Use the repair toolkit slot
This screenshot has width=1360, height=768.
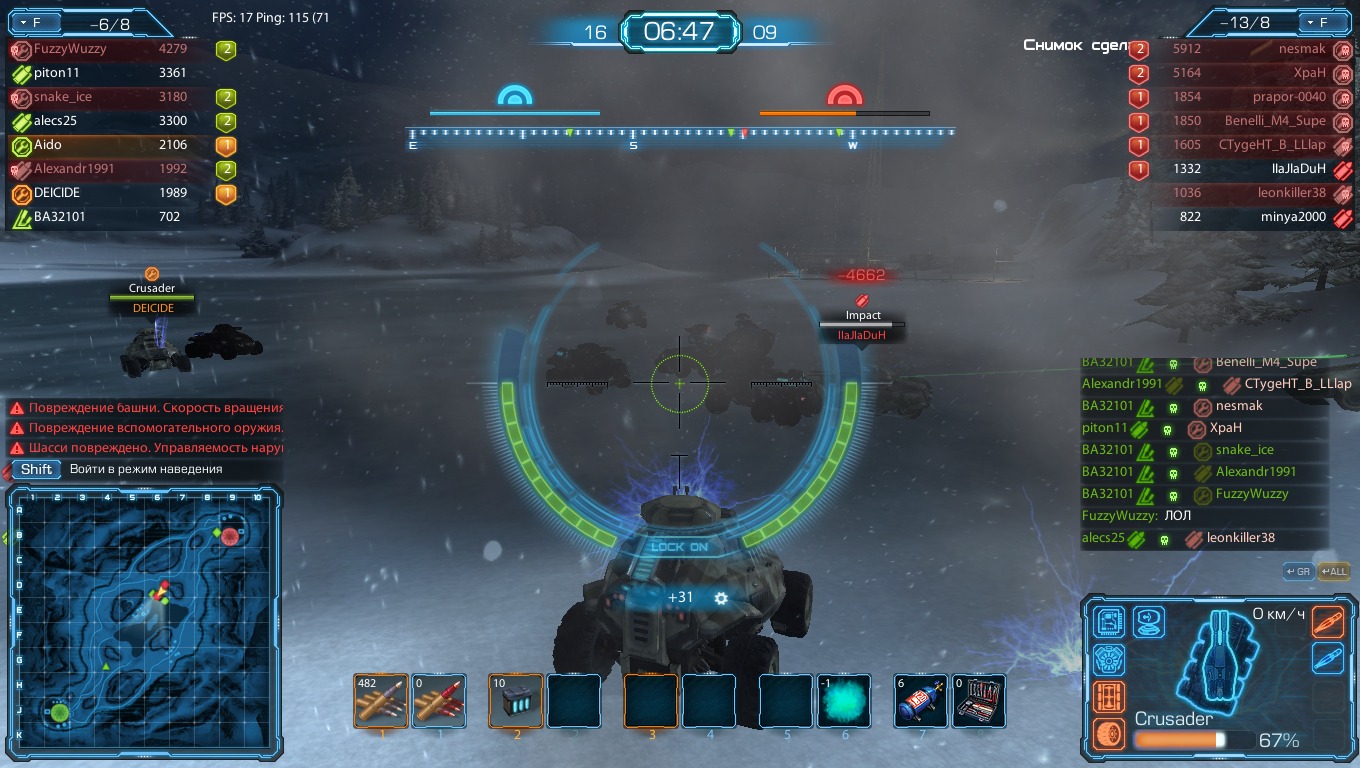(x=978, y=701)
